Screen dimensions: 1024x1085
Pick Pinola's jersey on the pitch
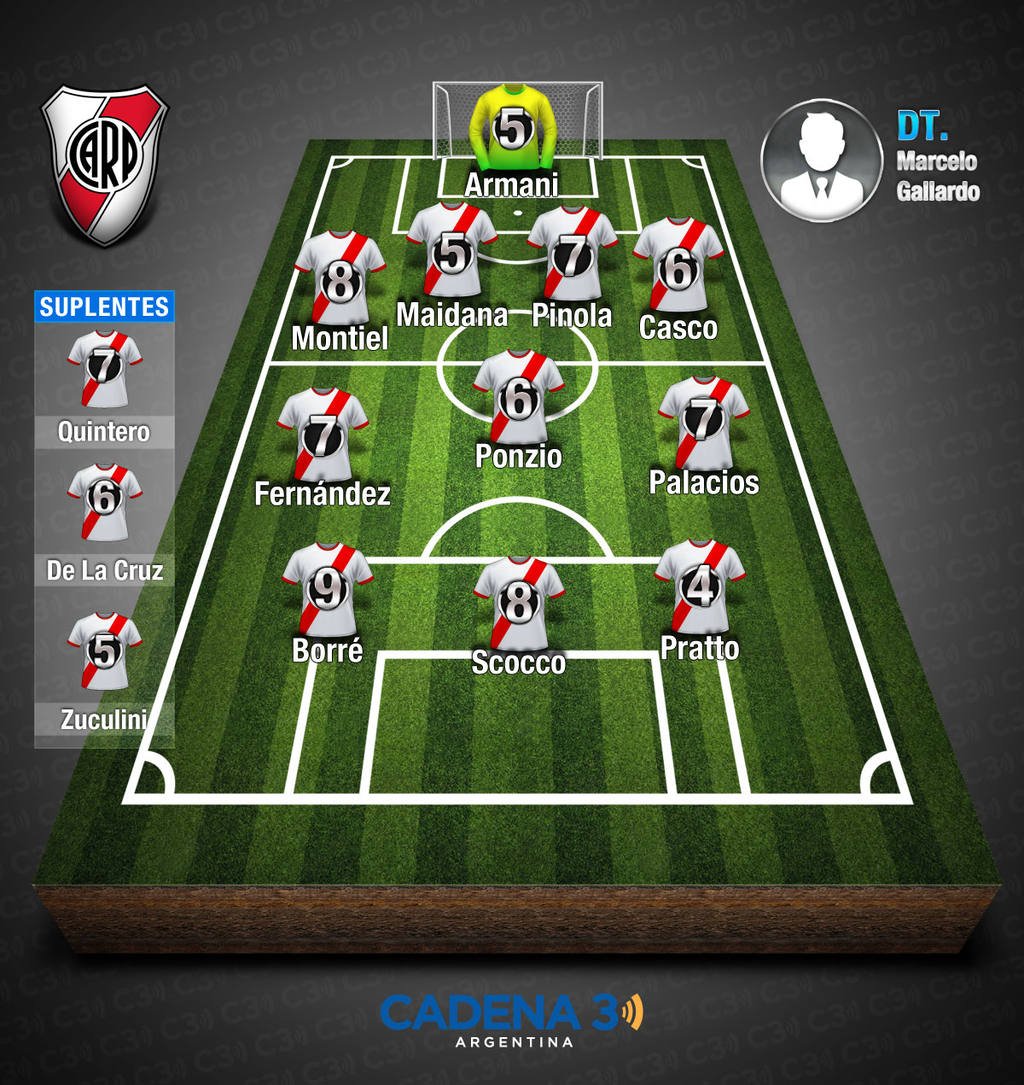point(572,254)
